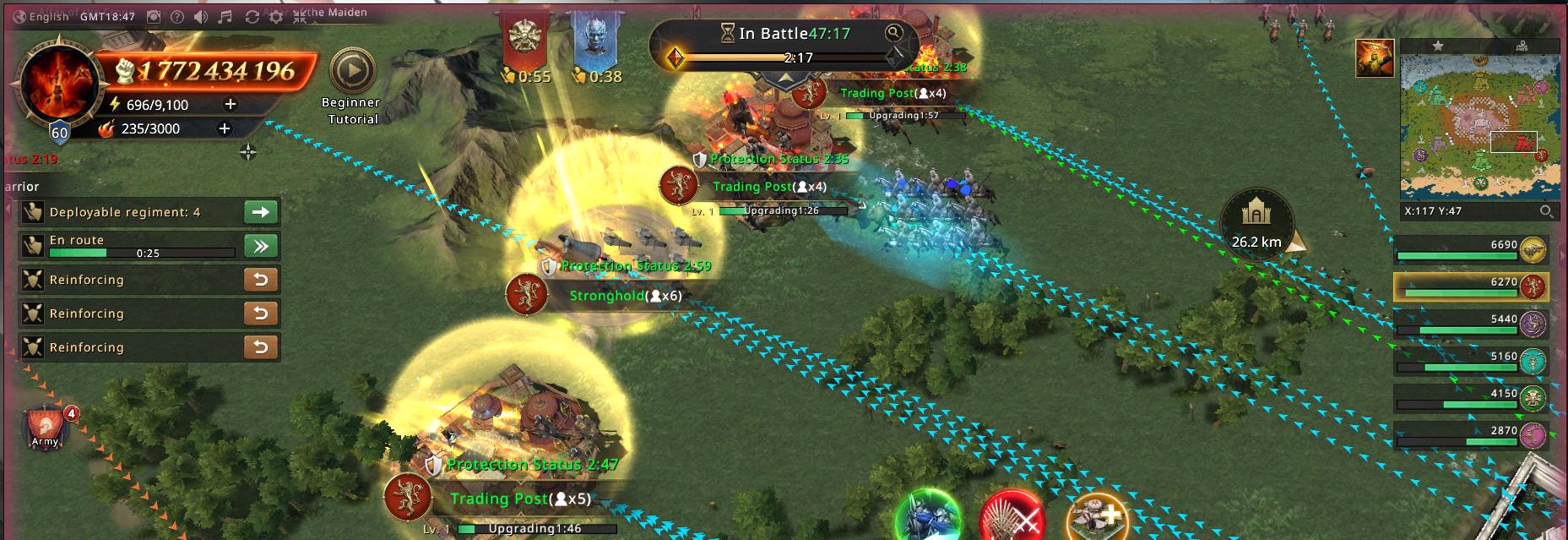Add more lightning energy with plus button
This screenshot has height=540, width=1568.
(x=230, y=104)
